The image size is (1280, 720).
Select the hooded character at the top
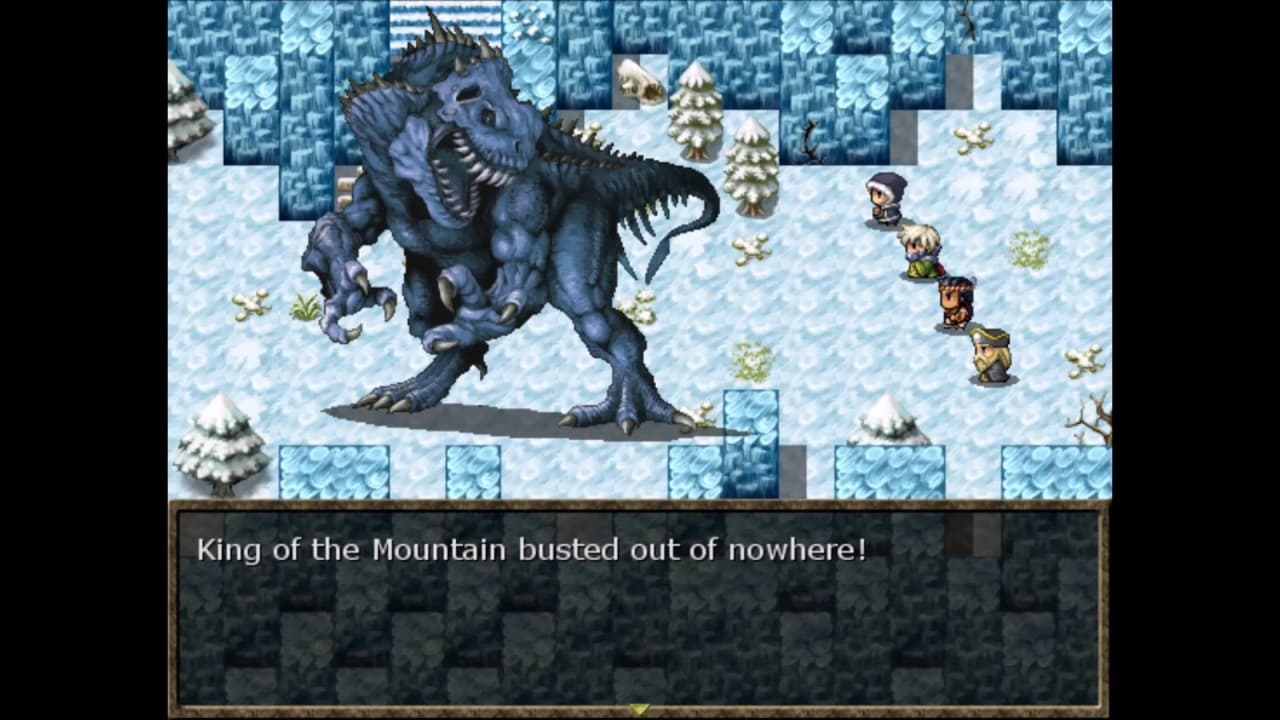884,195
